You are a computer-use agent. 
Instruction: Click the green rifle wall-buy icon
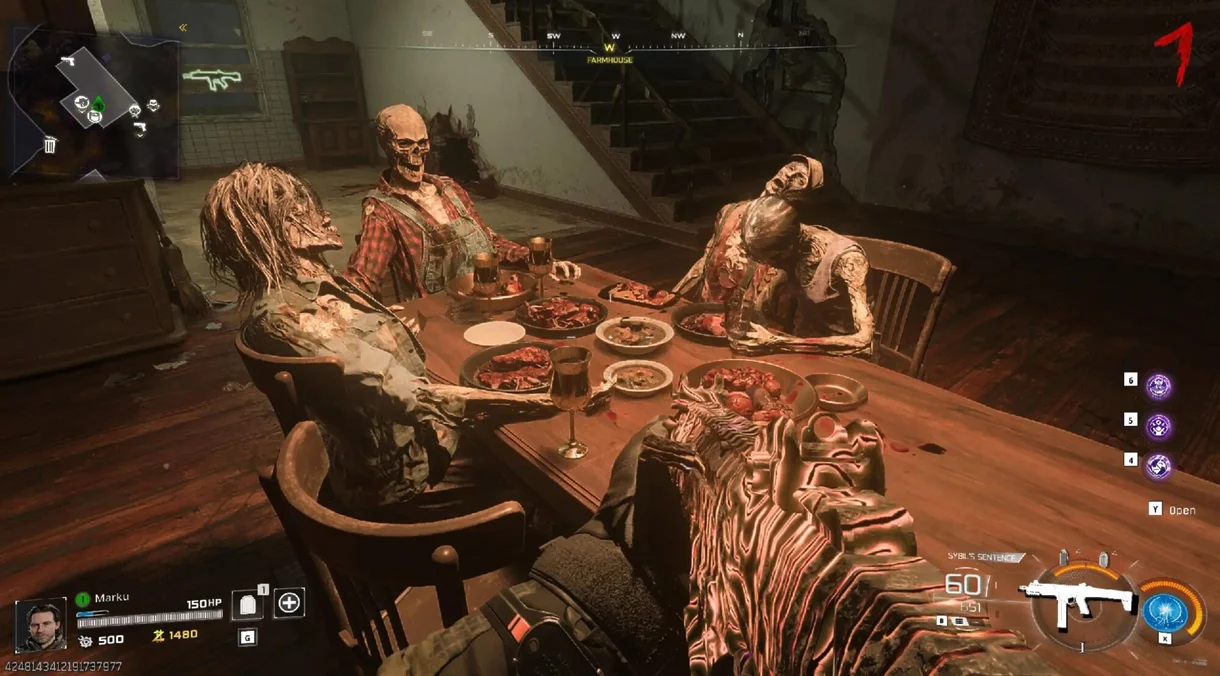click(x=212, y=79)
